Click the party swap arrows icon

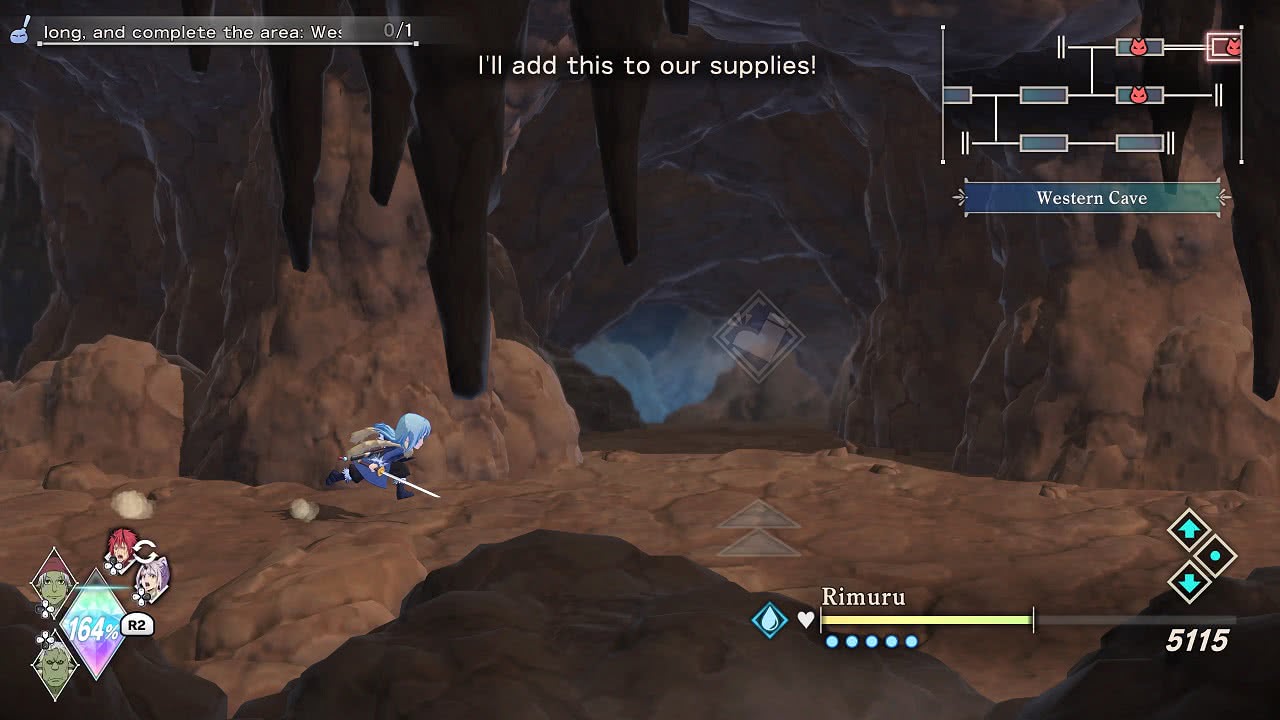tap(145, 551)
